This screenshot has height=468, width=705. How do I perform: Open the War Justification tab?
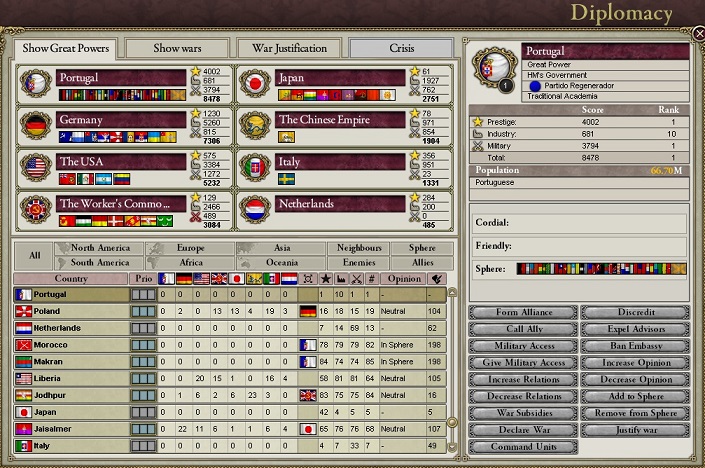pyautogui.click(x=289, y=48)
